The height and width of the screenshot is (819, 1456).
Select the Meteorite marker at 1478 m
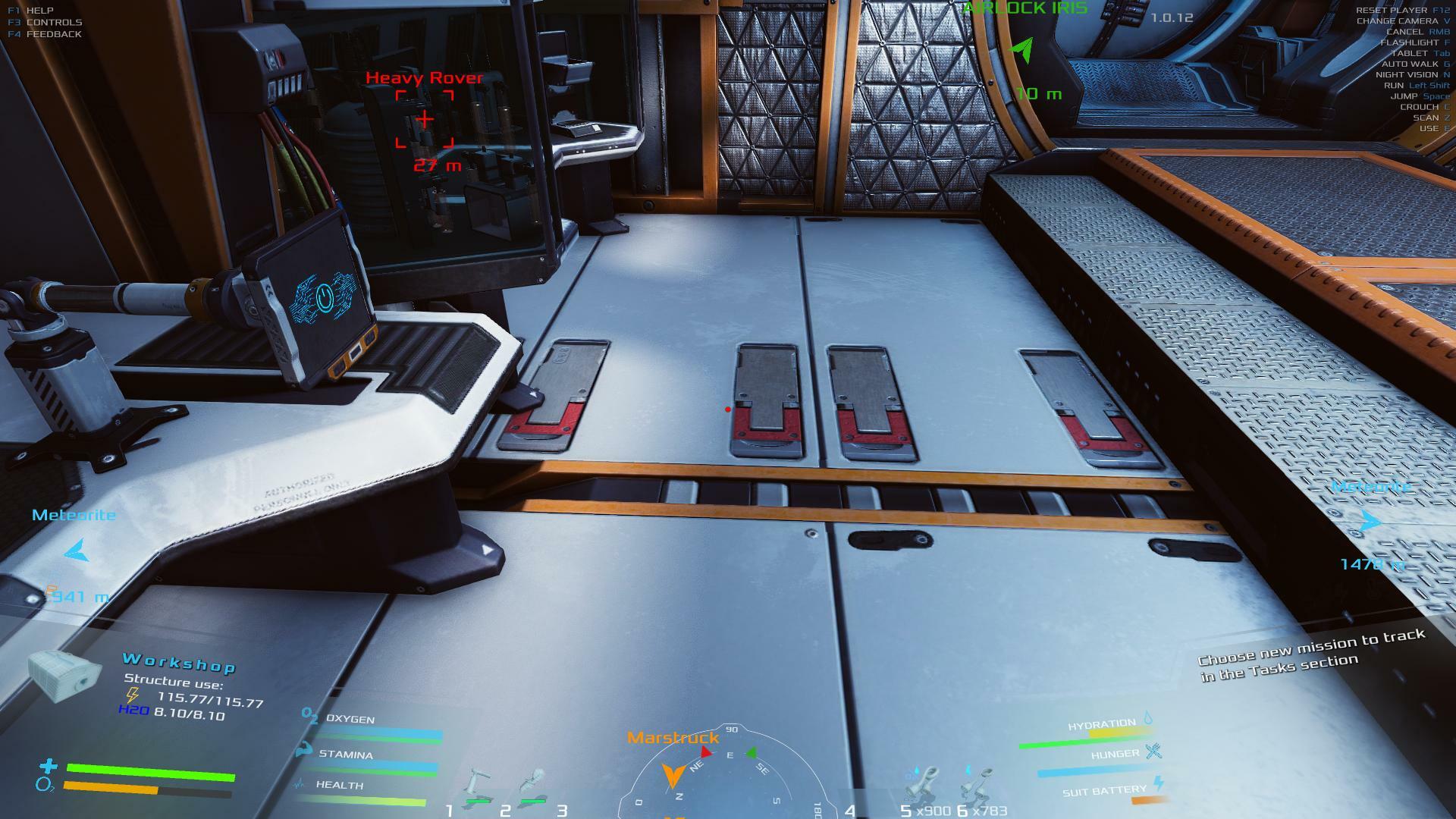[x=1370, y=522]
